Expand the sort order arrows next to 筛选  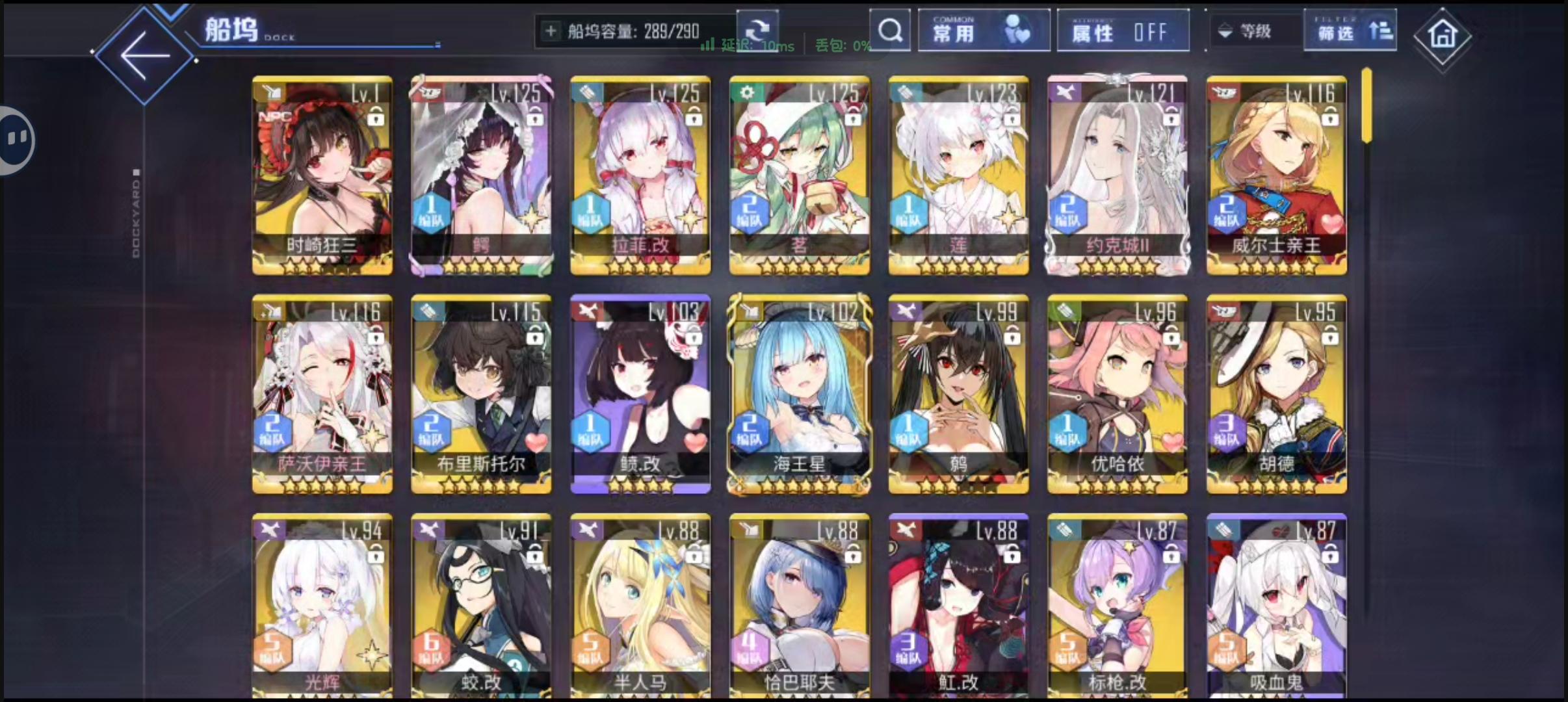[x=1382, y=30]
